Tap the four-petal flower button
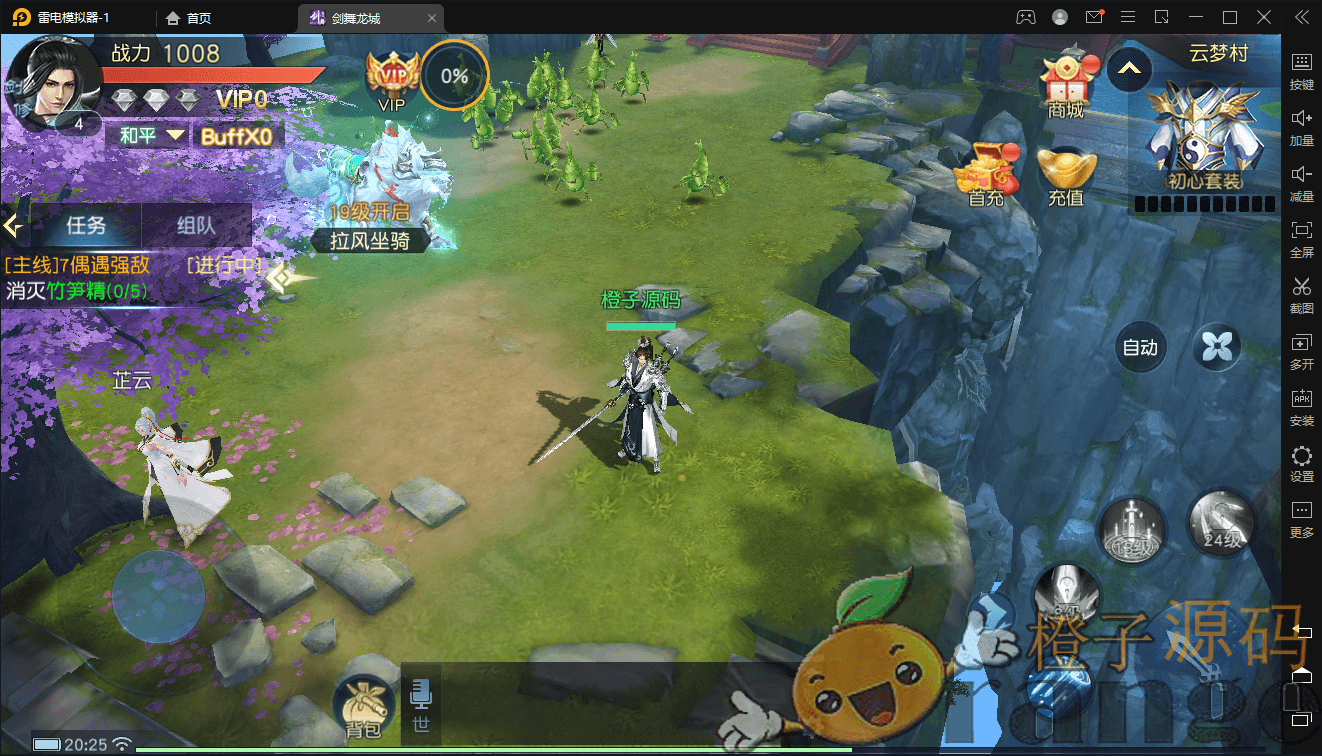Image resolution: width=1322 pixels, height=756 pixels. click(x=1216, y=347)
